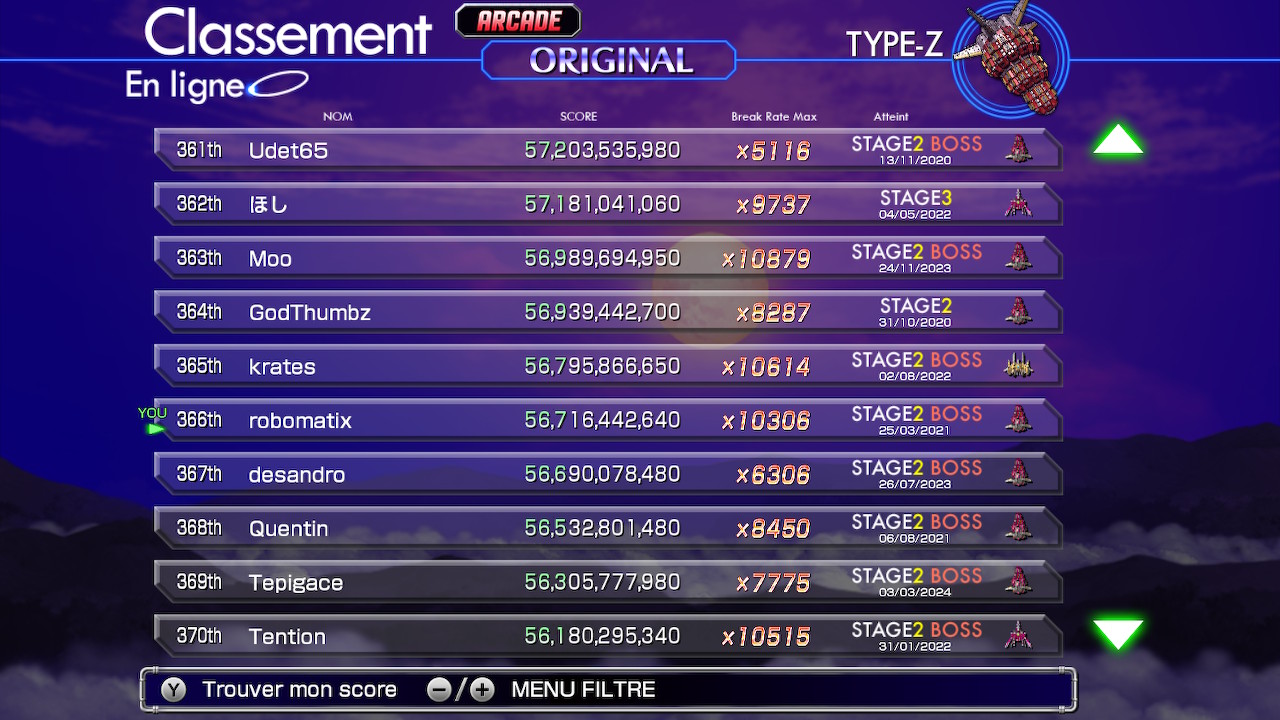Screen dimensions: 1280x720
Task: Highlight robomatix's own score row
Action: [x=607, y=420]
